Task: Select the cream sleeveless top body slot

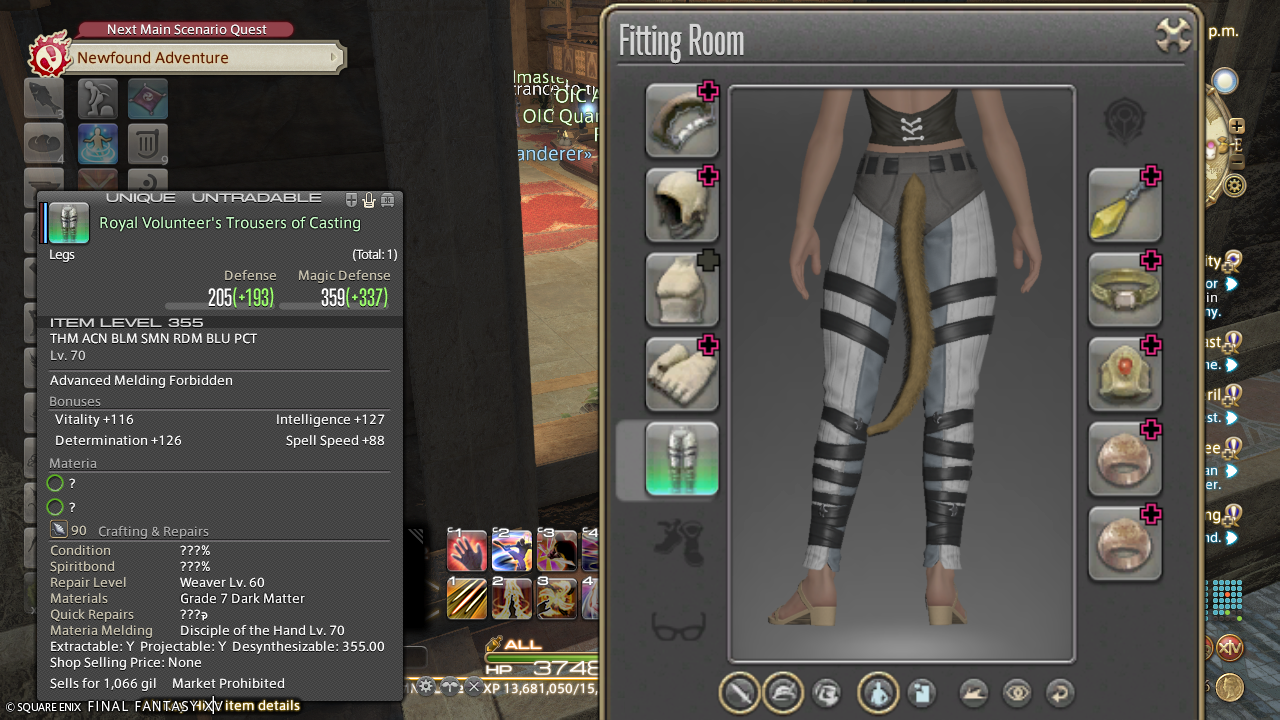Action: (x=682, y=290)
